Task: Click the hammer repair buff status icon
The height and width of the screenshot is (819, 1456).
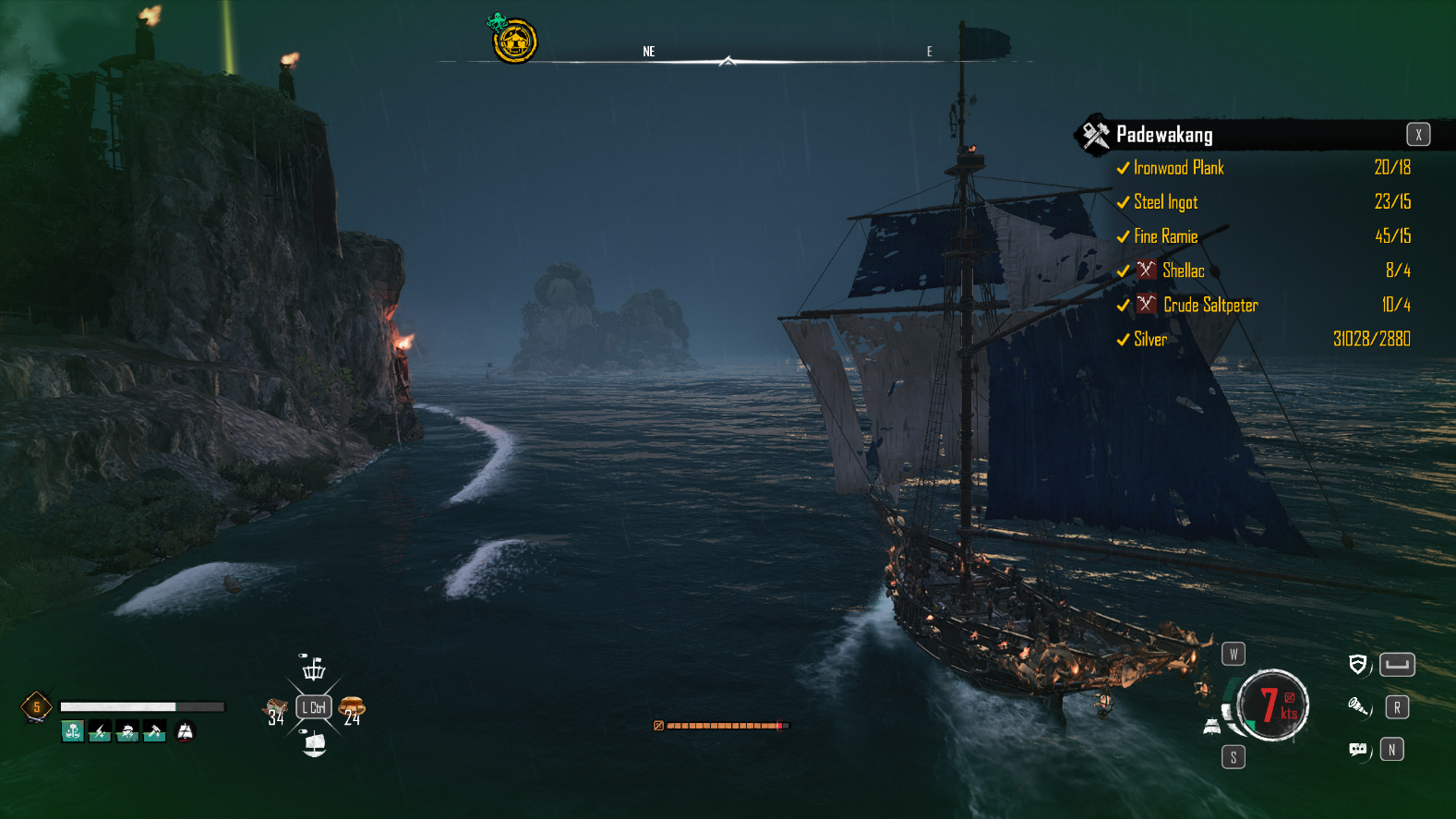Action: pos(154,731)
